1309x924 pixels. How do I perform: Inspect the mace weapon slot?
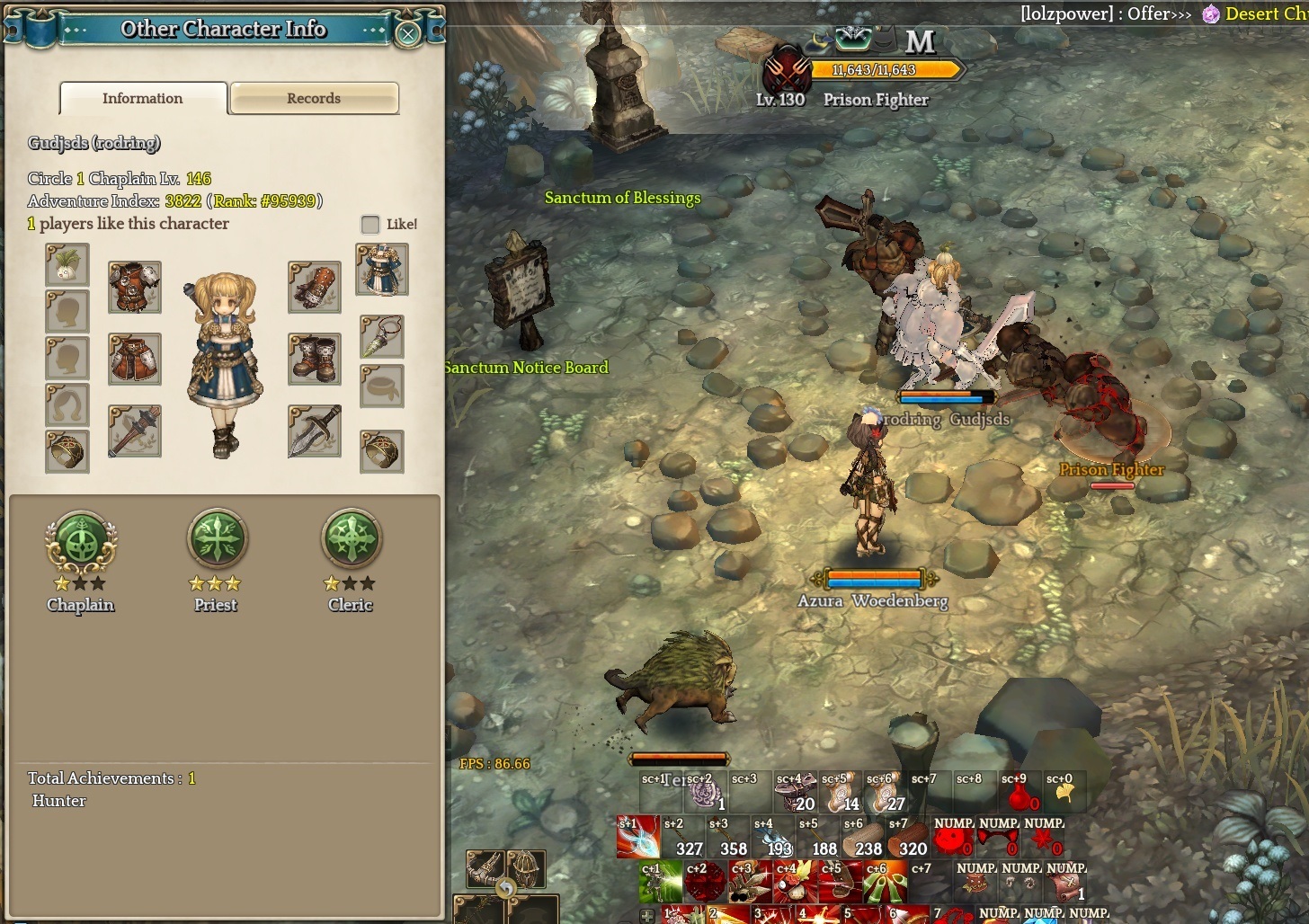135,431
